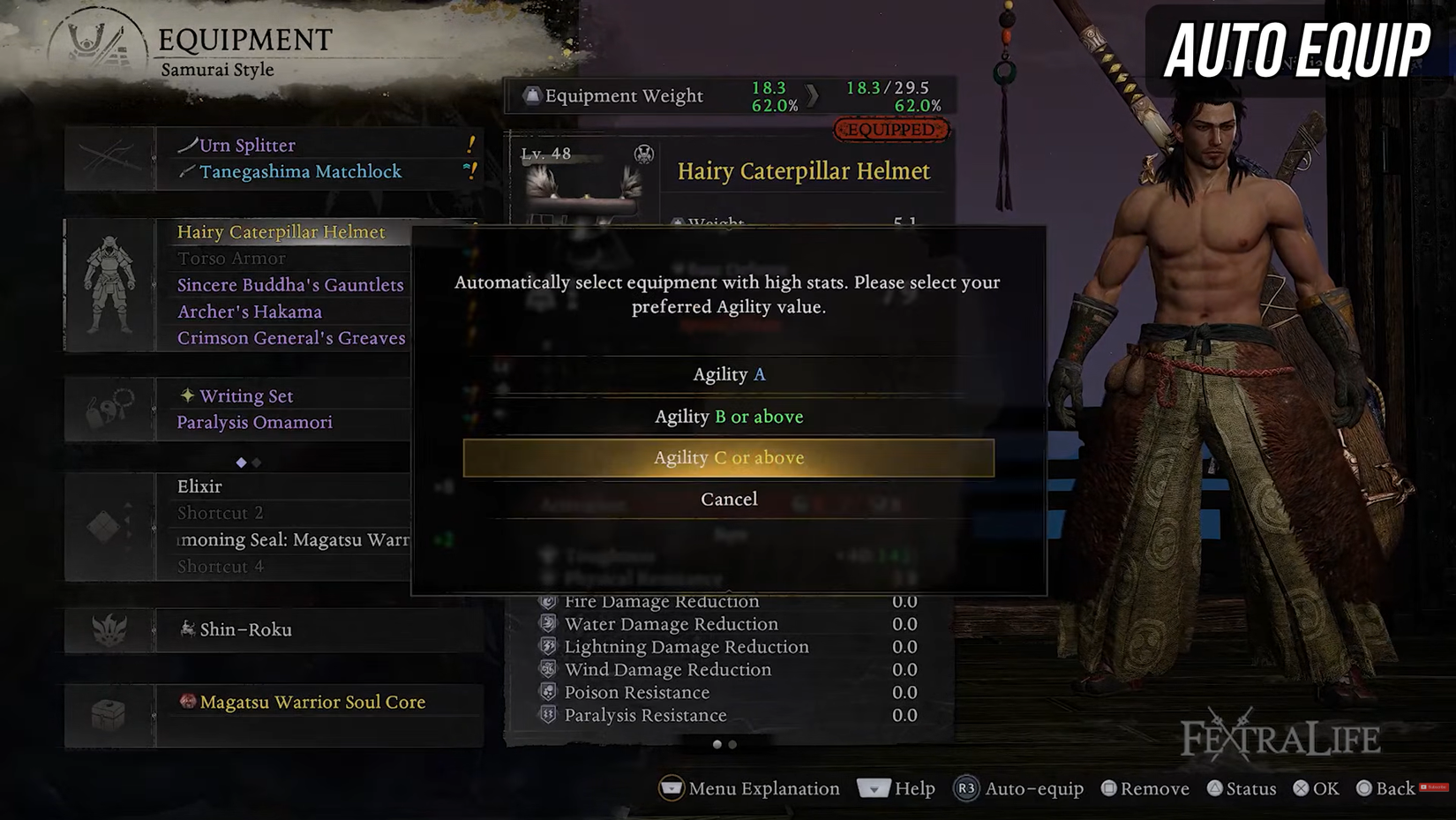Switch to the Samurai Style equipment tab

point(215,69)
